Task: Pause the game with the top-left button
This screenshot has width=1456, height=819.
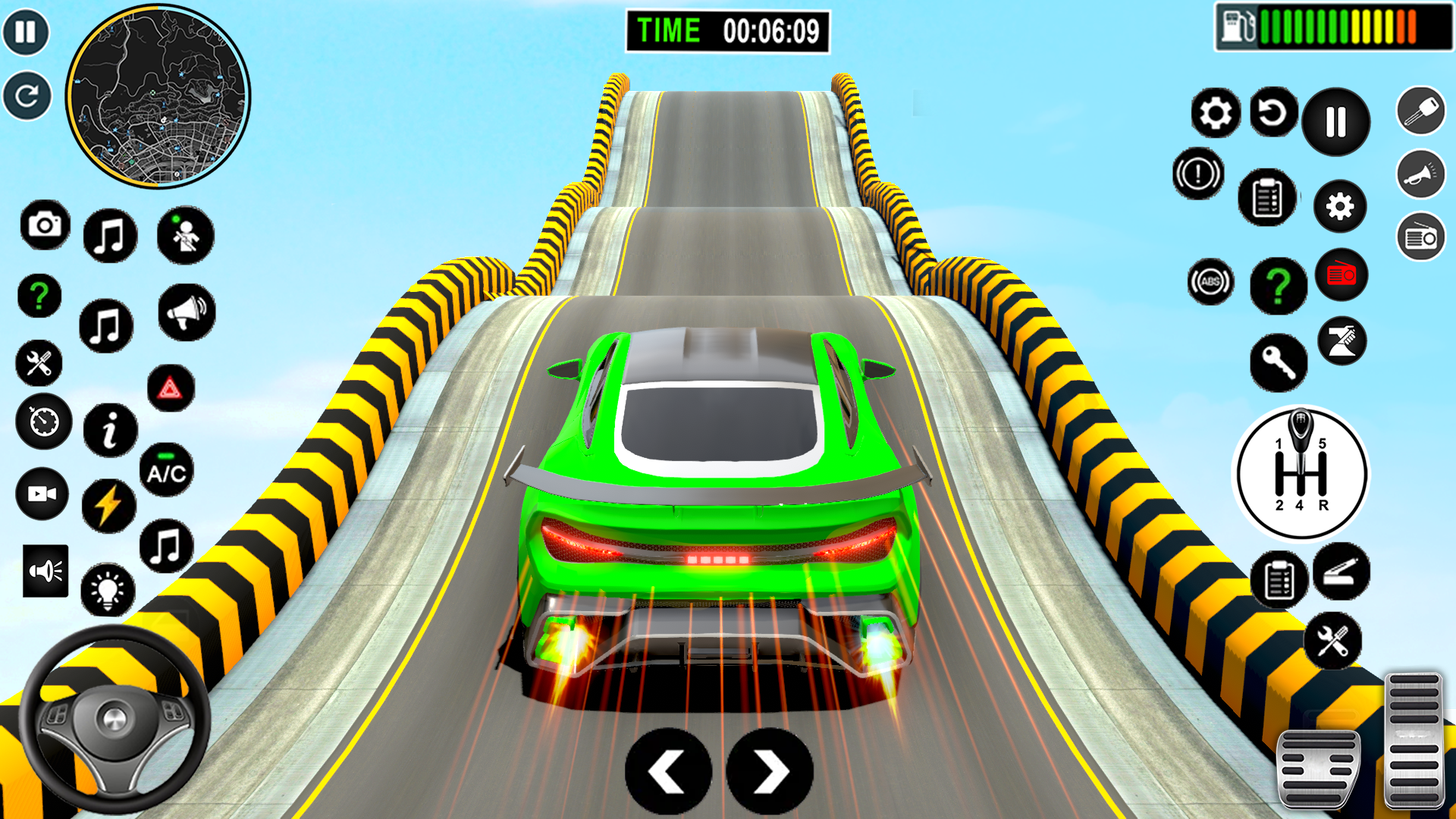Action: 26,32
